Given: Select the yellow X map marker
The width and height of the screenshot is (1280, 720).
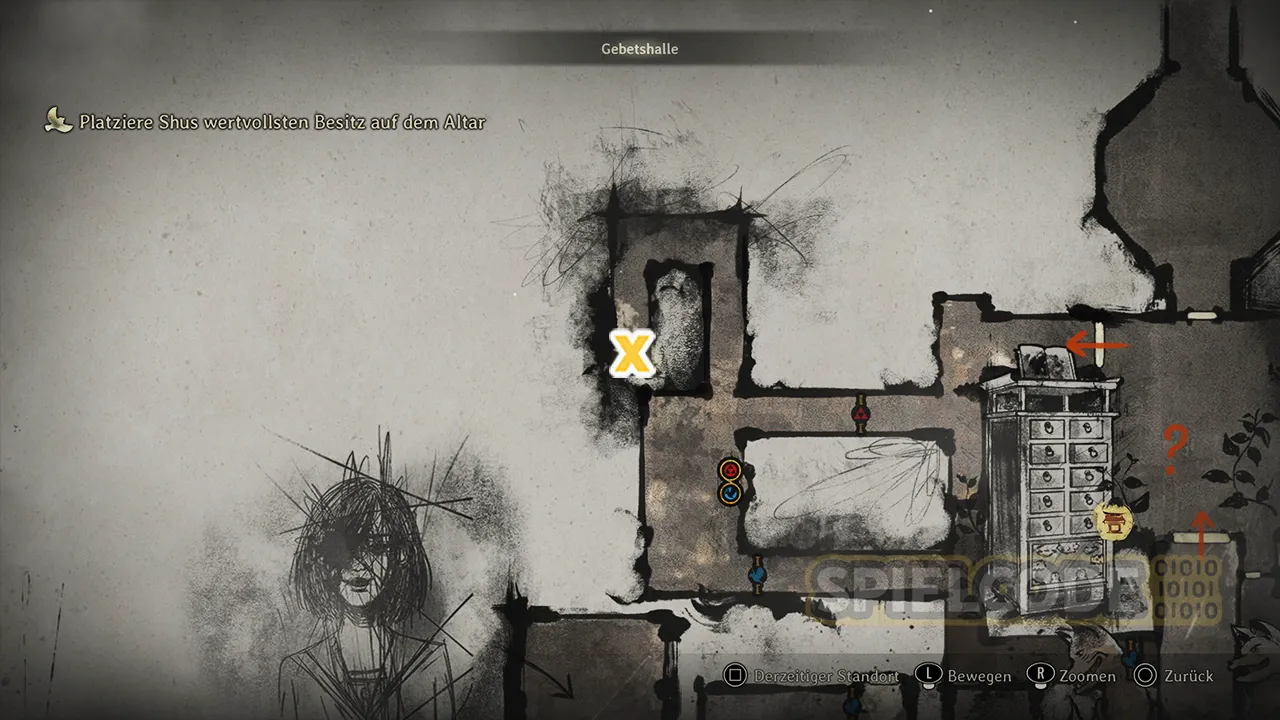Looking at the screenshot, I should click(632, 353).
